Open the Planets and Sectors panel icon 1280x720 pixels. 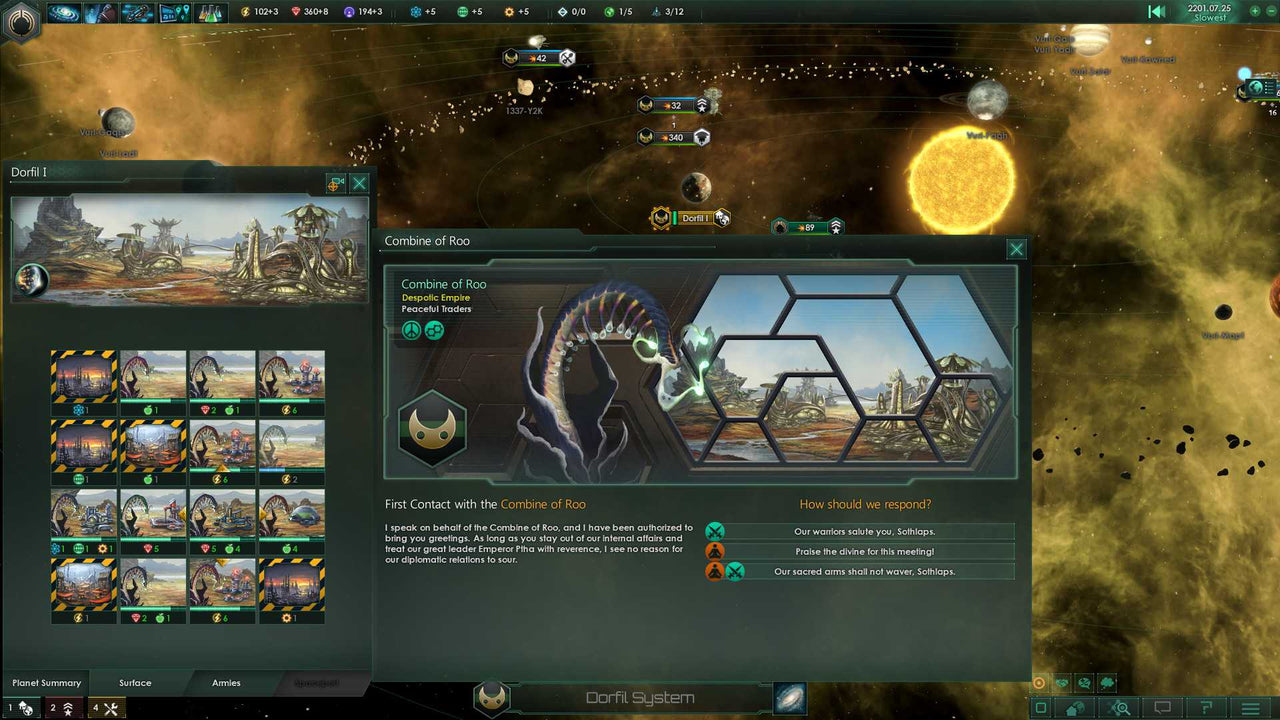click(x=175, y=13)
